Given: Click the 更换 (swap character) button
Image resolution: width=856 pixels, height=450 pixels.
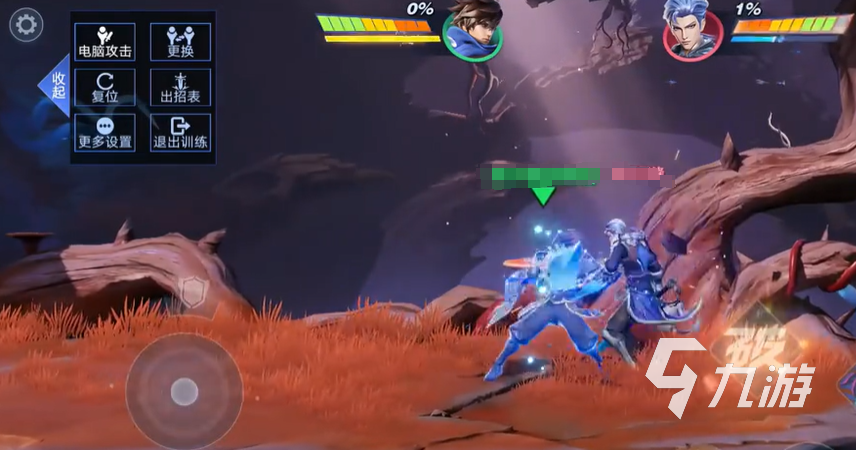Looking at the screenshot, I should pos(180,41).
